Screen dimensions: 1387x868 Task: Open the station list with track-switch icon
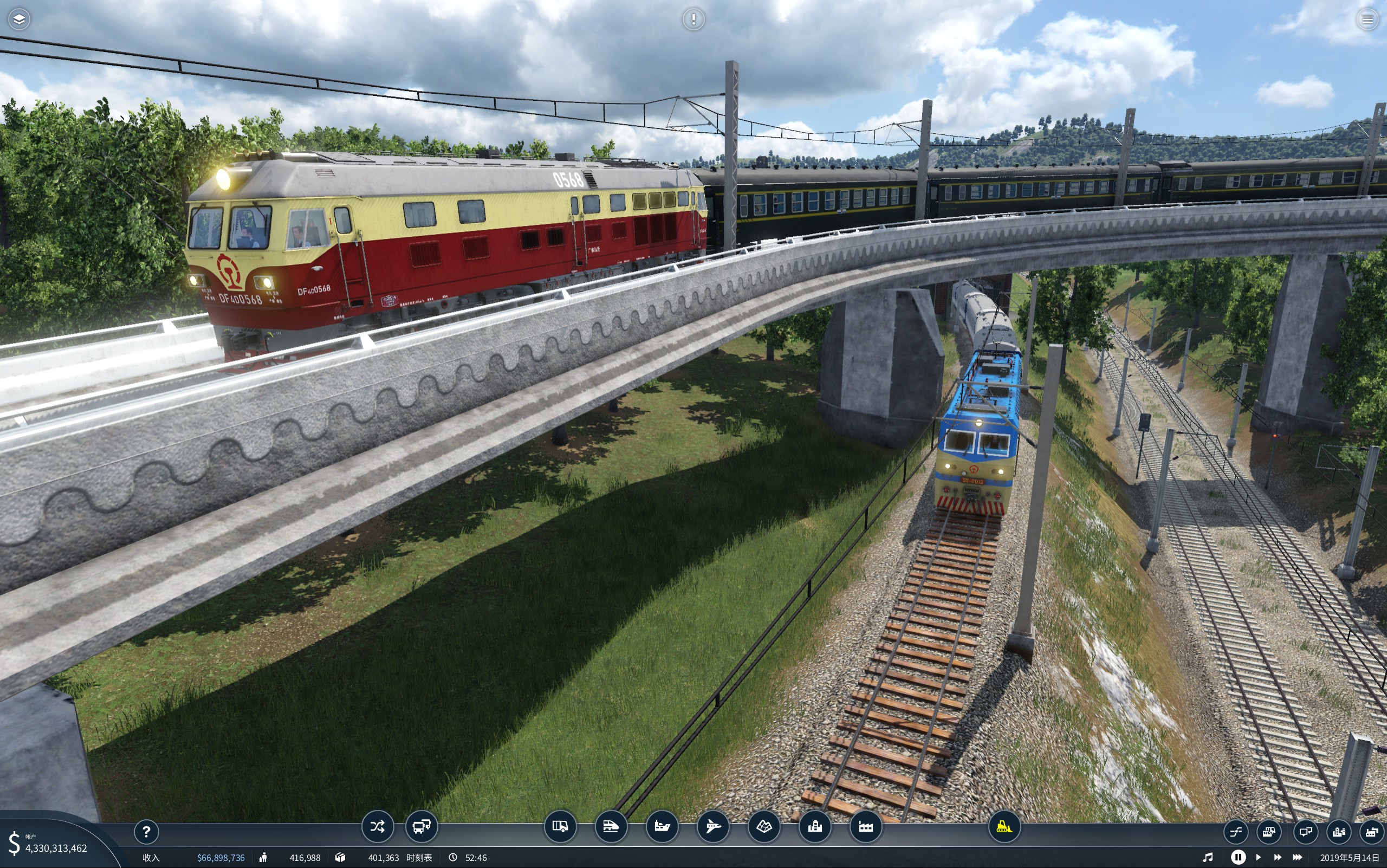(x=1235, y=831)
